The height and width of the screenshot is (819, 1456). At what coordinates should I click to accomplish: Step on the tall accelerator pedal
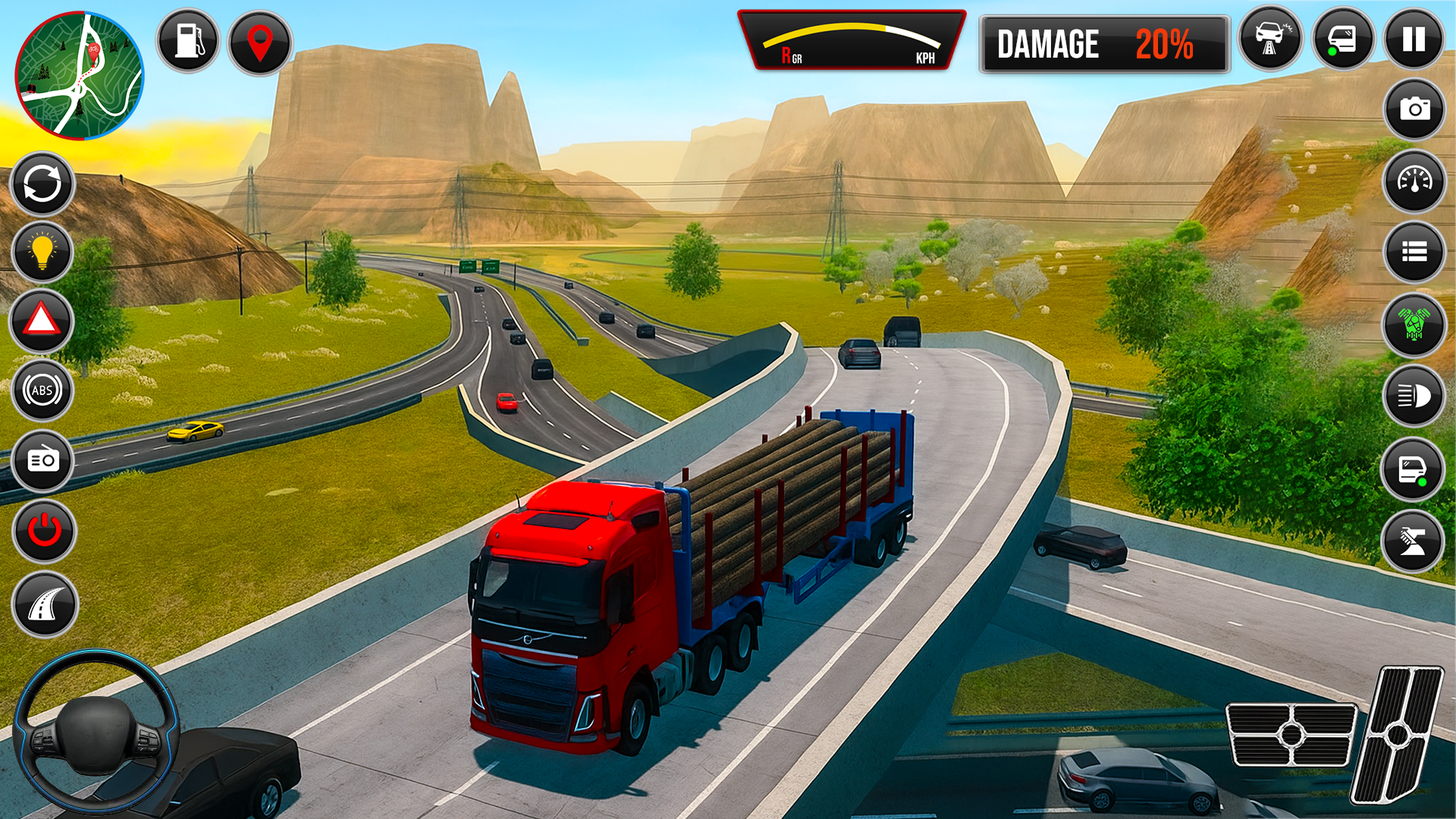[1398, 734]
